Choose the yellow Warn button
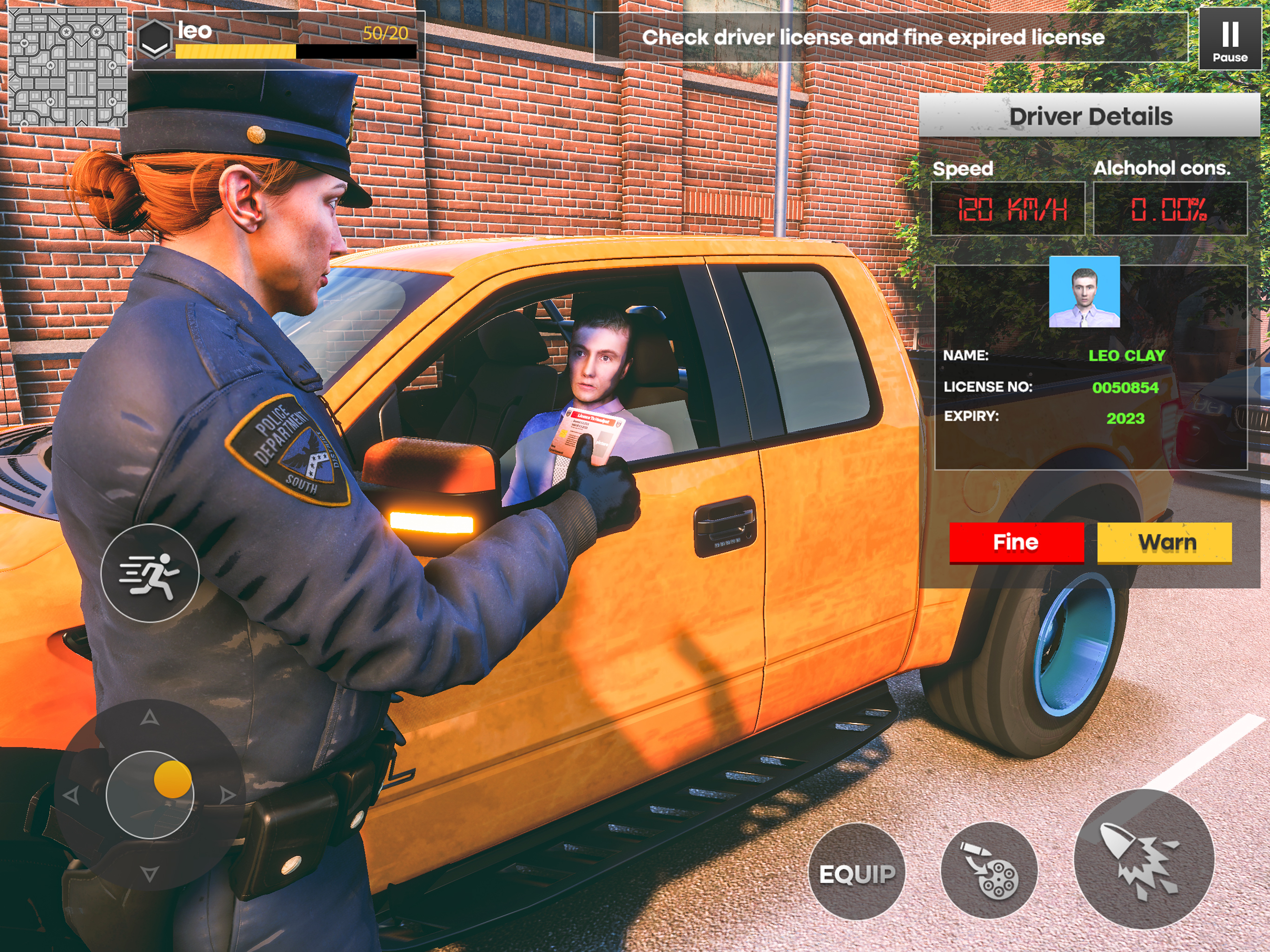 point(1164,542)
